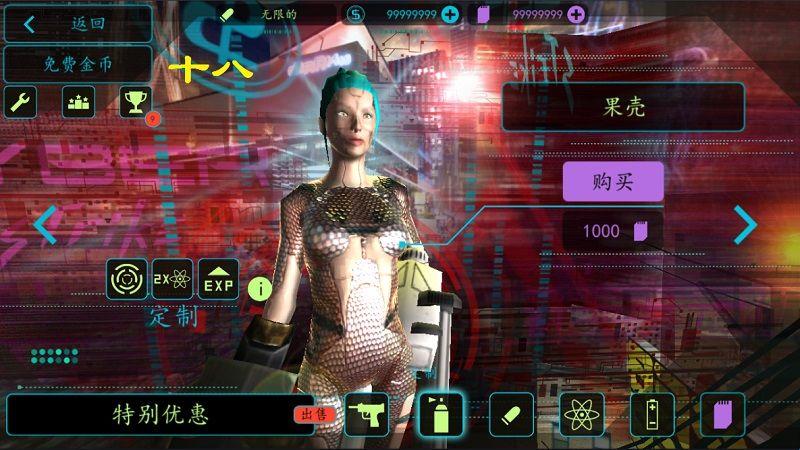Buy the item with the 购买 button

point(613,182)
